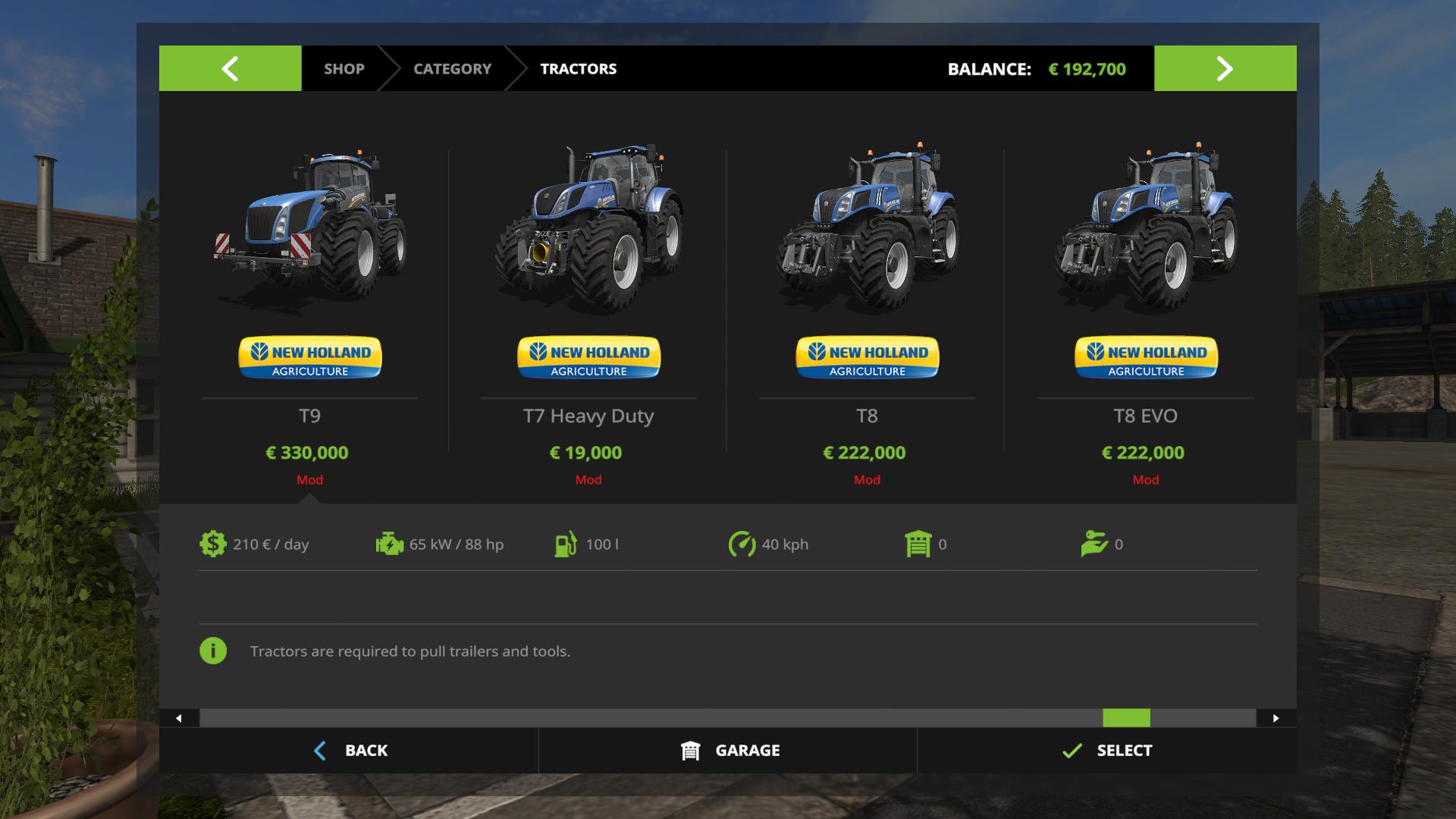Go to previous page with left arrow

(230, 68)
